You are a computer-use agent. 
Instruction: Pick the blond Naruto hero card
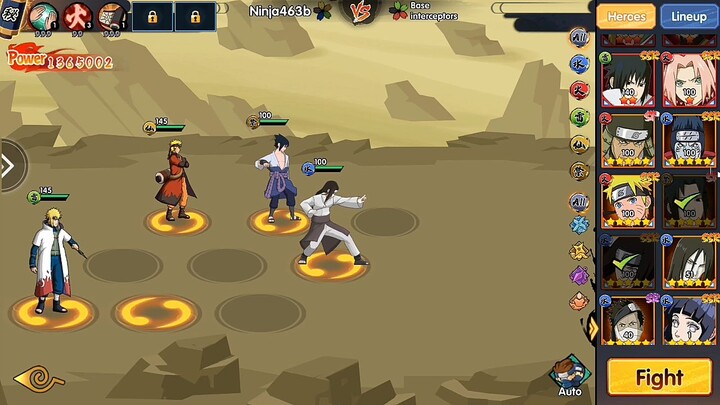(627, 201)
